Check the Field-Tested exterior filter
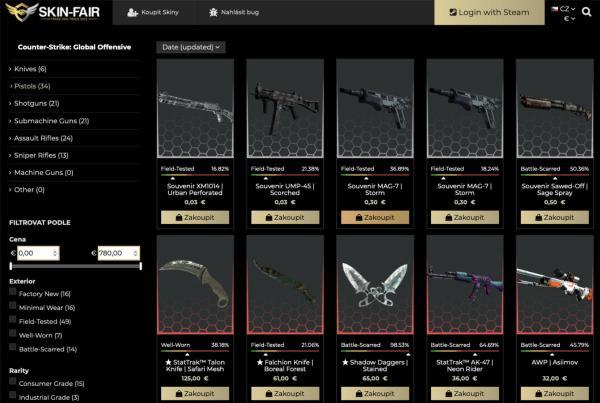 click(x=14, y=320)
